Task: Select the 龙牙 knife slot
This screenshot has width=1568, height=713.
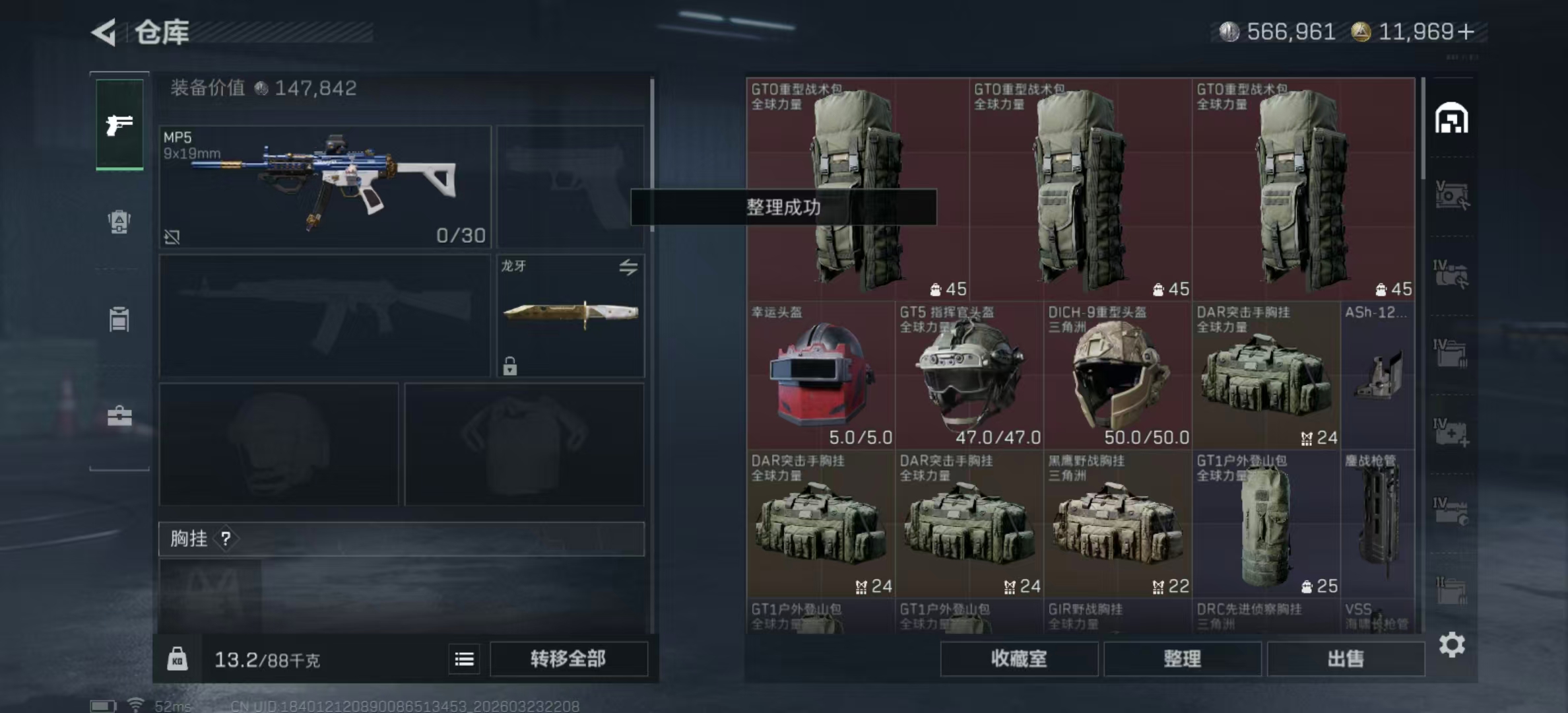Action: [x=570, y=316]
